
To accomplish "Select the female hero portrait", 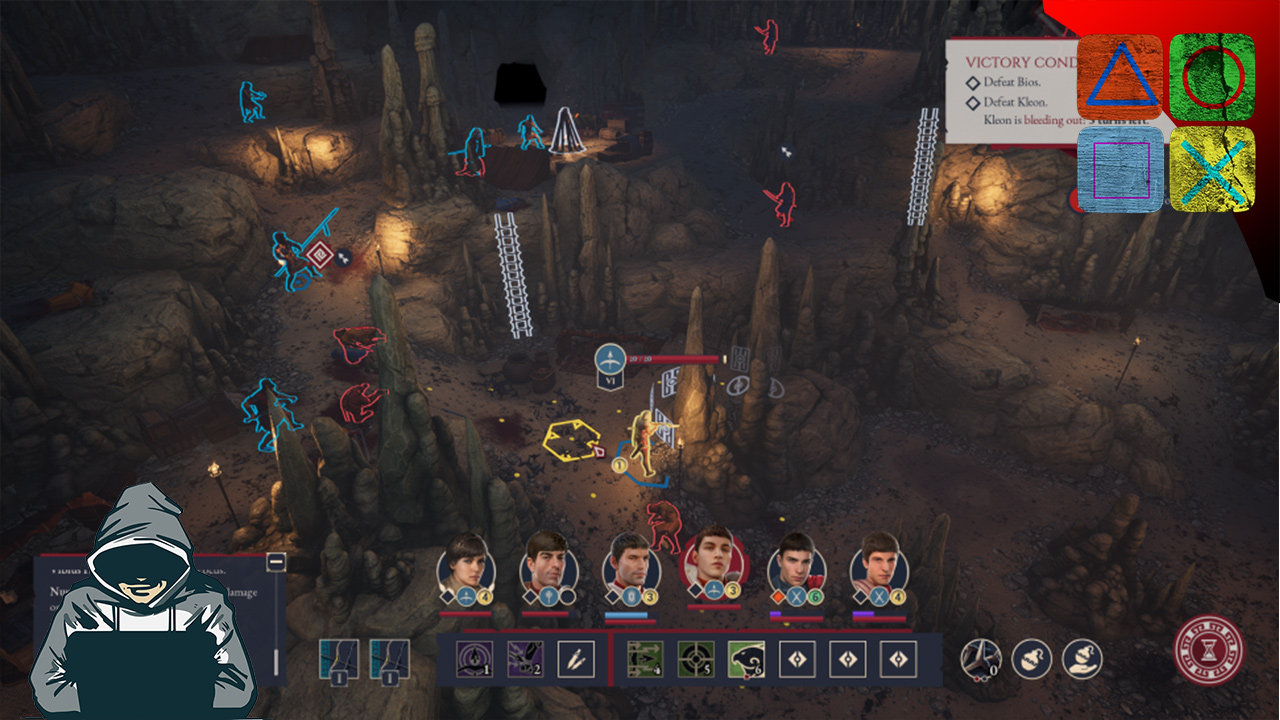I will (x=466, y=567).
